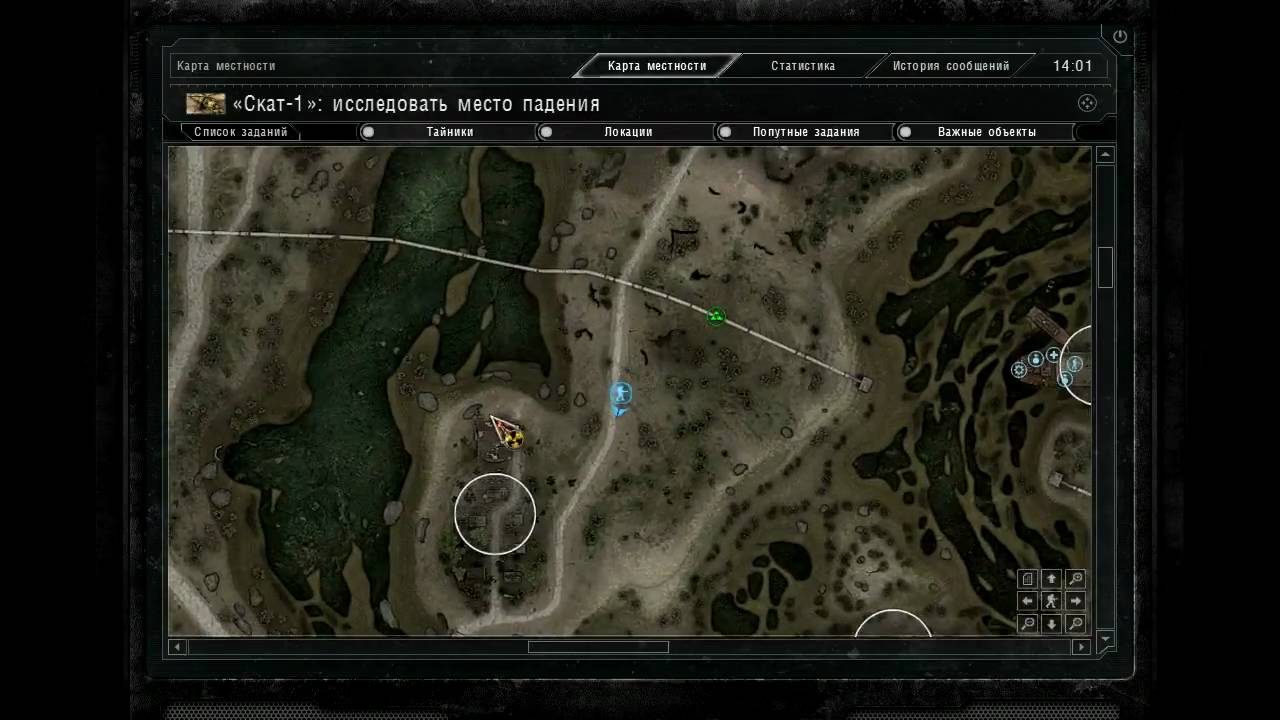
Task: Click the crosshair icon beside the task title
Action: (x=1087, y=103)
